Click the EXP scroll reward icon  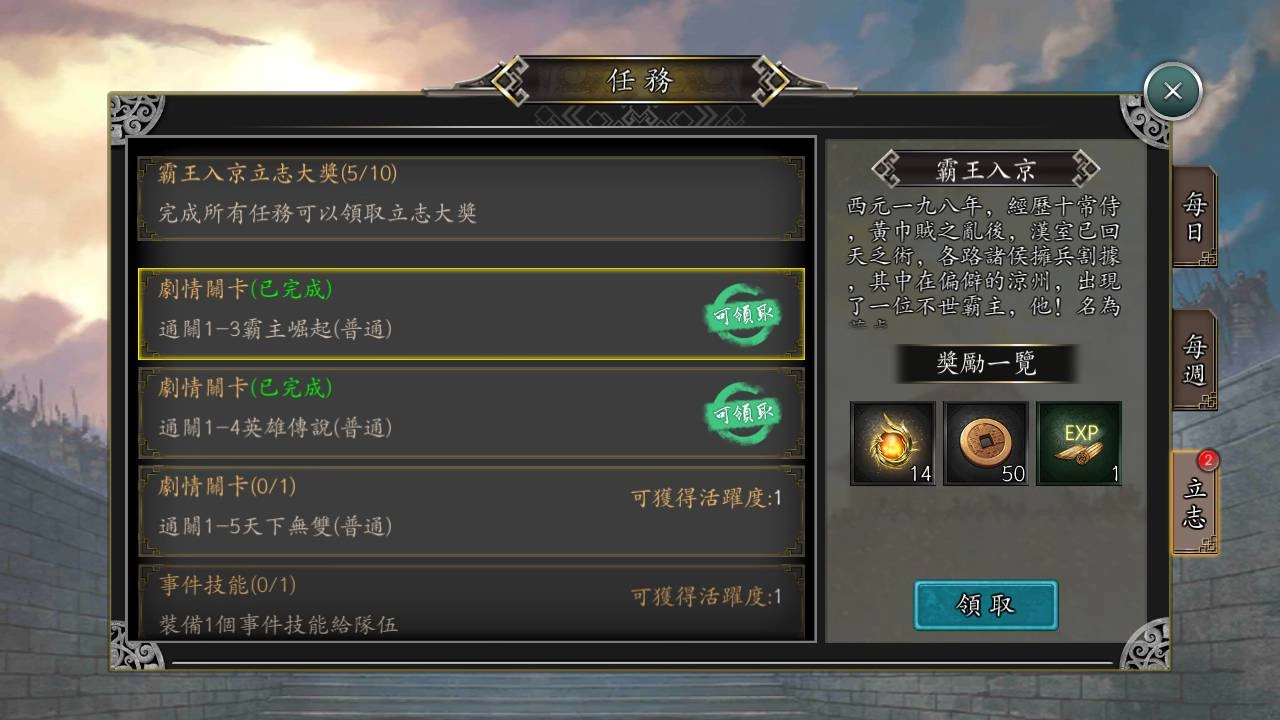coord(1078,443)
